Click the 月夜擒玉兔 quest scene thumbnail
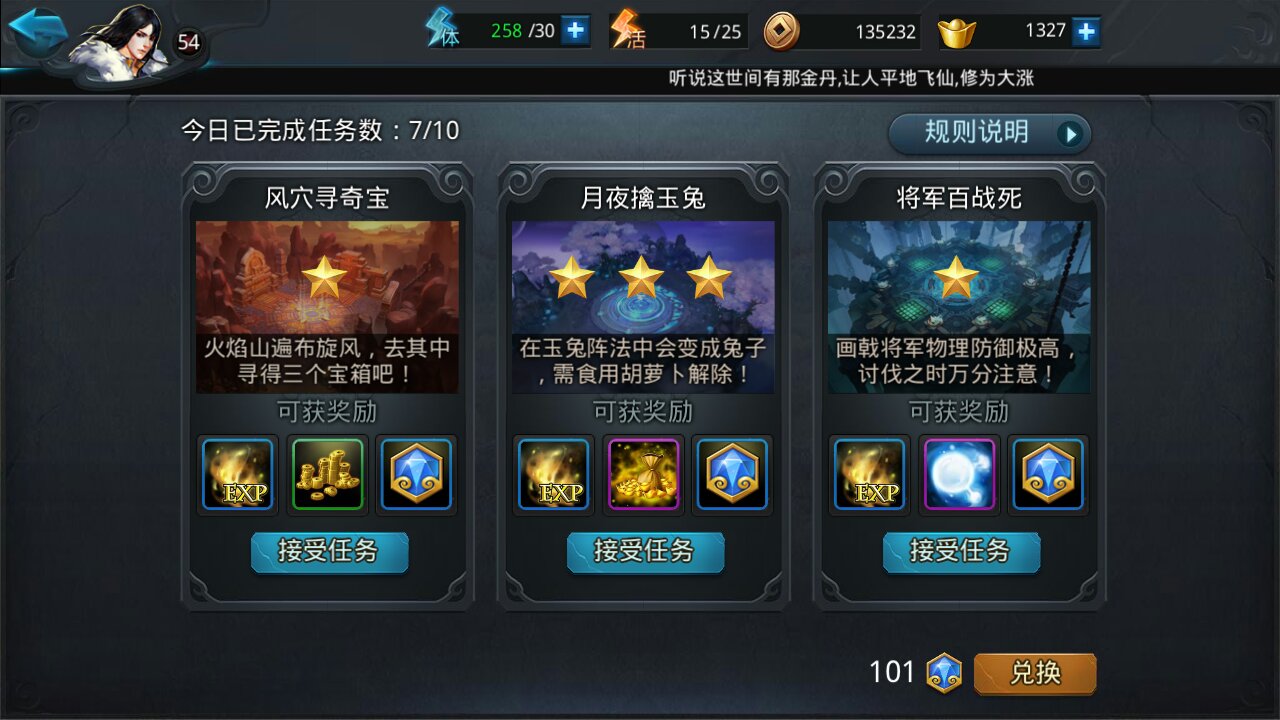The image size is (1280, 720). 643,290
